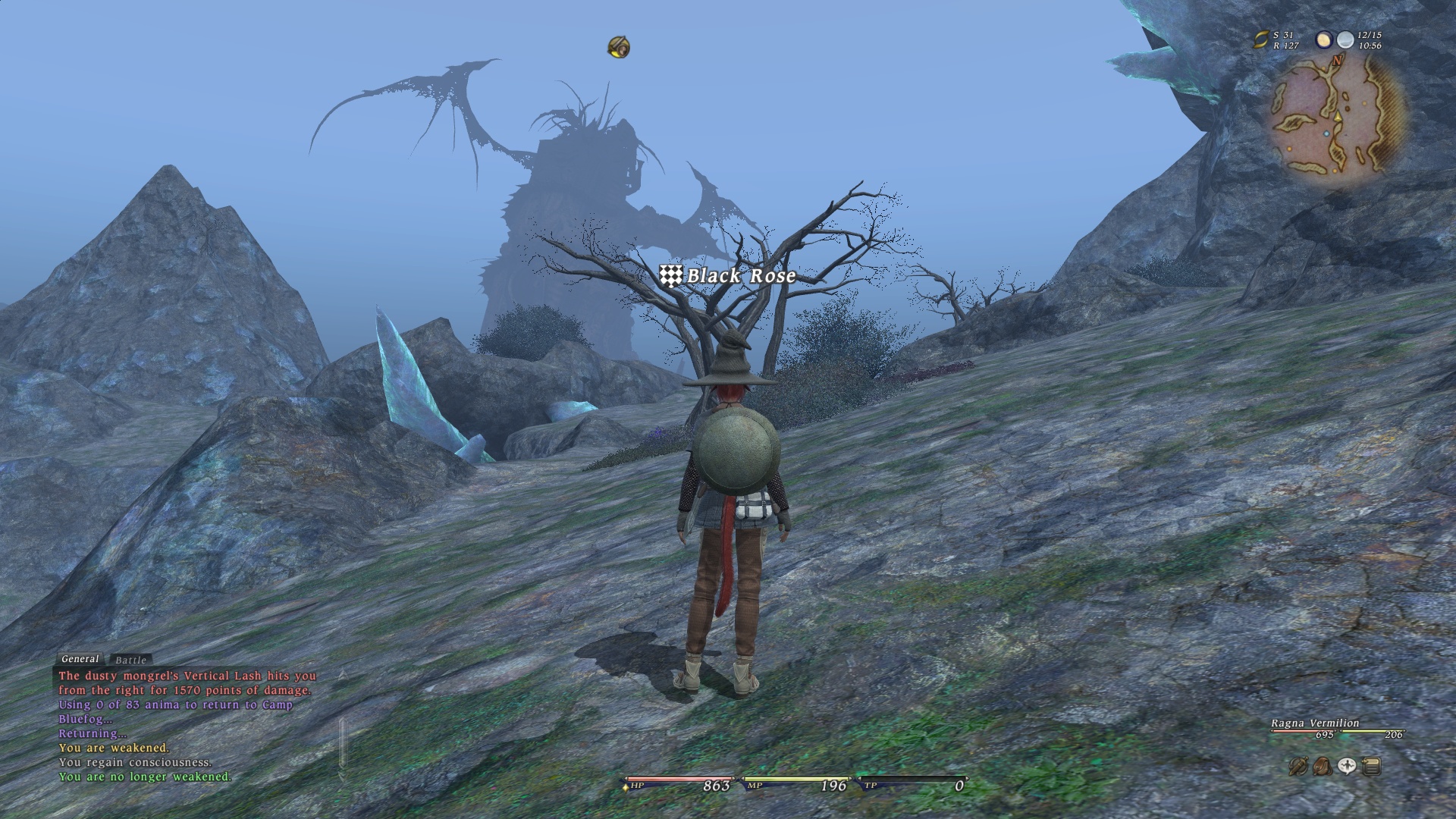Image resolution: width=1456 pixels, height=819 pixels.
Task: Open the brown backpack inventory
Action: (x=1322, y=767)
